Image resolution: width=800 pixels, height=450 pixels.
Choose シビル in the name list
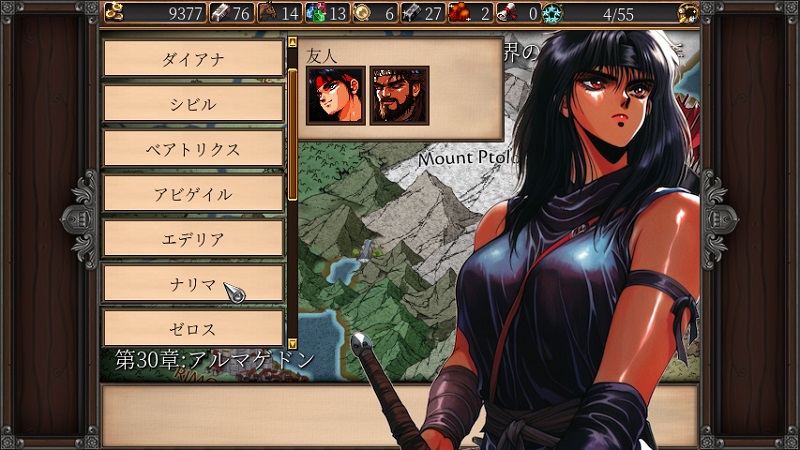tap(193, 103)
